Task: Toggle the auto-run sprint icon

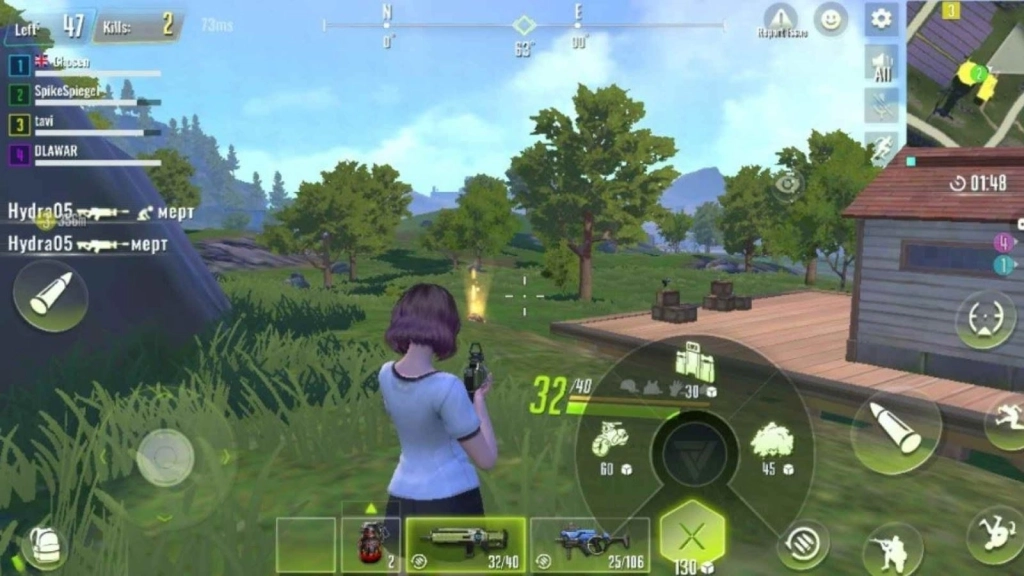Action: (x=882, y=148)
